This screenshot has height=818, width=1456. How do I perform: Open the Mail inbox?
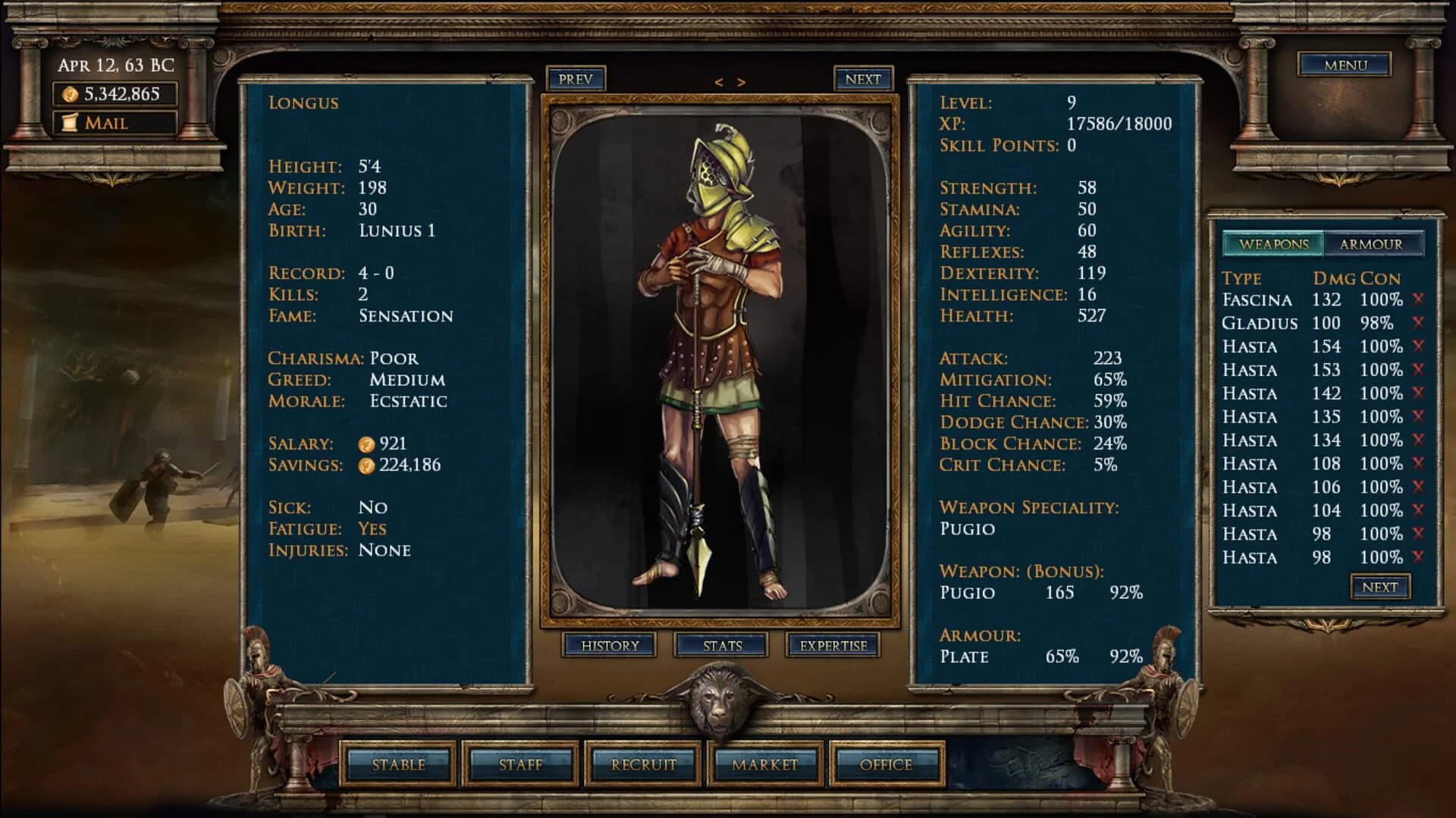(x=104, y=122)
